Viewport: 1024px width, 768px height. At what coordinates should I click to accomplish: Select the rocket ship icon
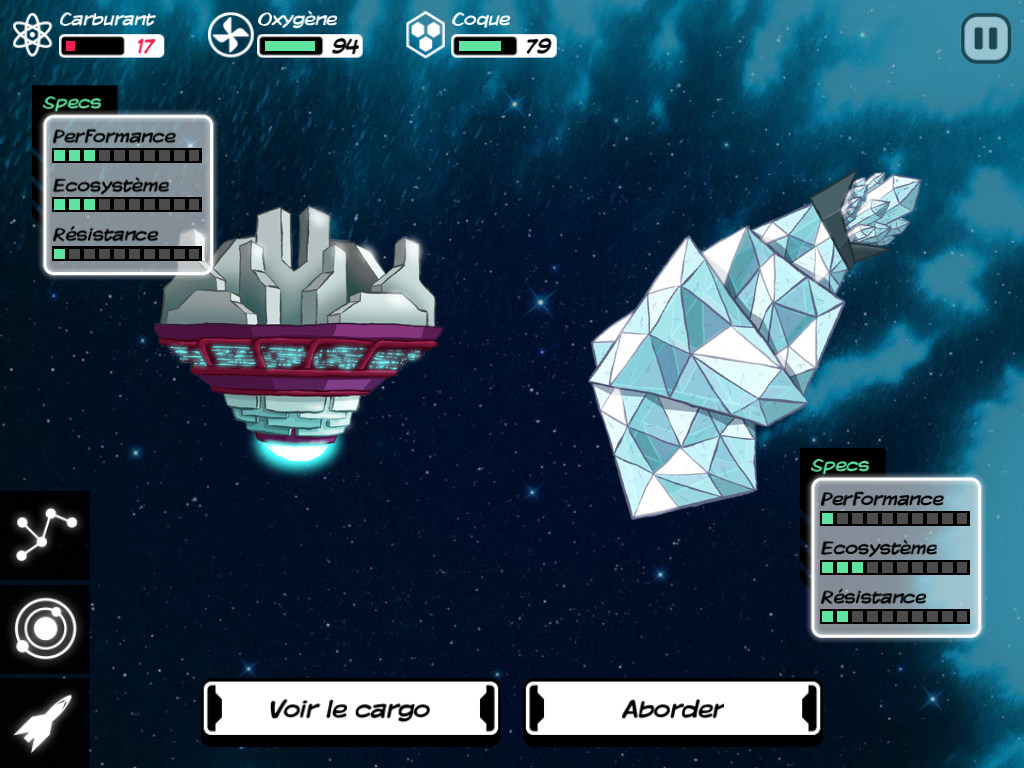[45, 723]
